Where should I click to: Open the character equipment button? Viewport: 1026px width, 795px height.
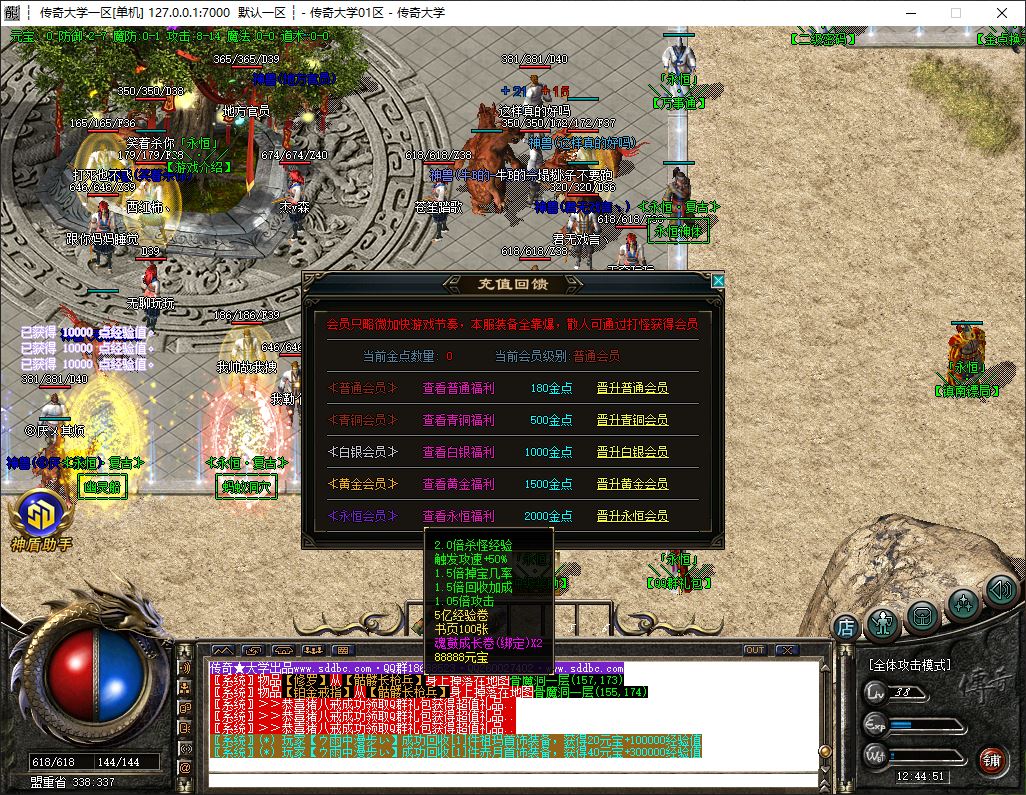point(883,621)
